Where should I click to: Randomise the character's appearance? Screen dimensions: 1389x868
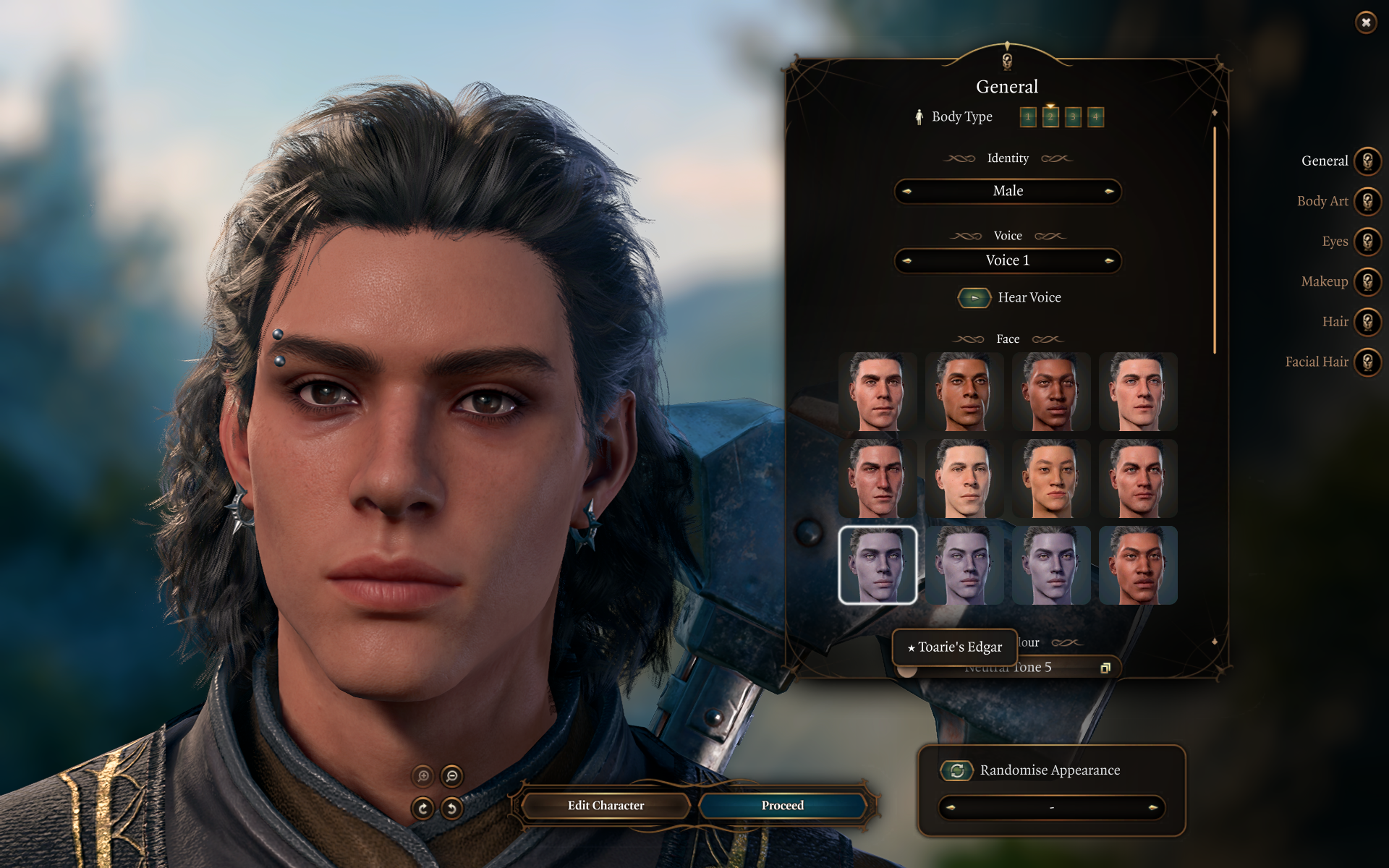[956, 770]
